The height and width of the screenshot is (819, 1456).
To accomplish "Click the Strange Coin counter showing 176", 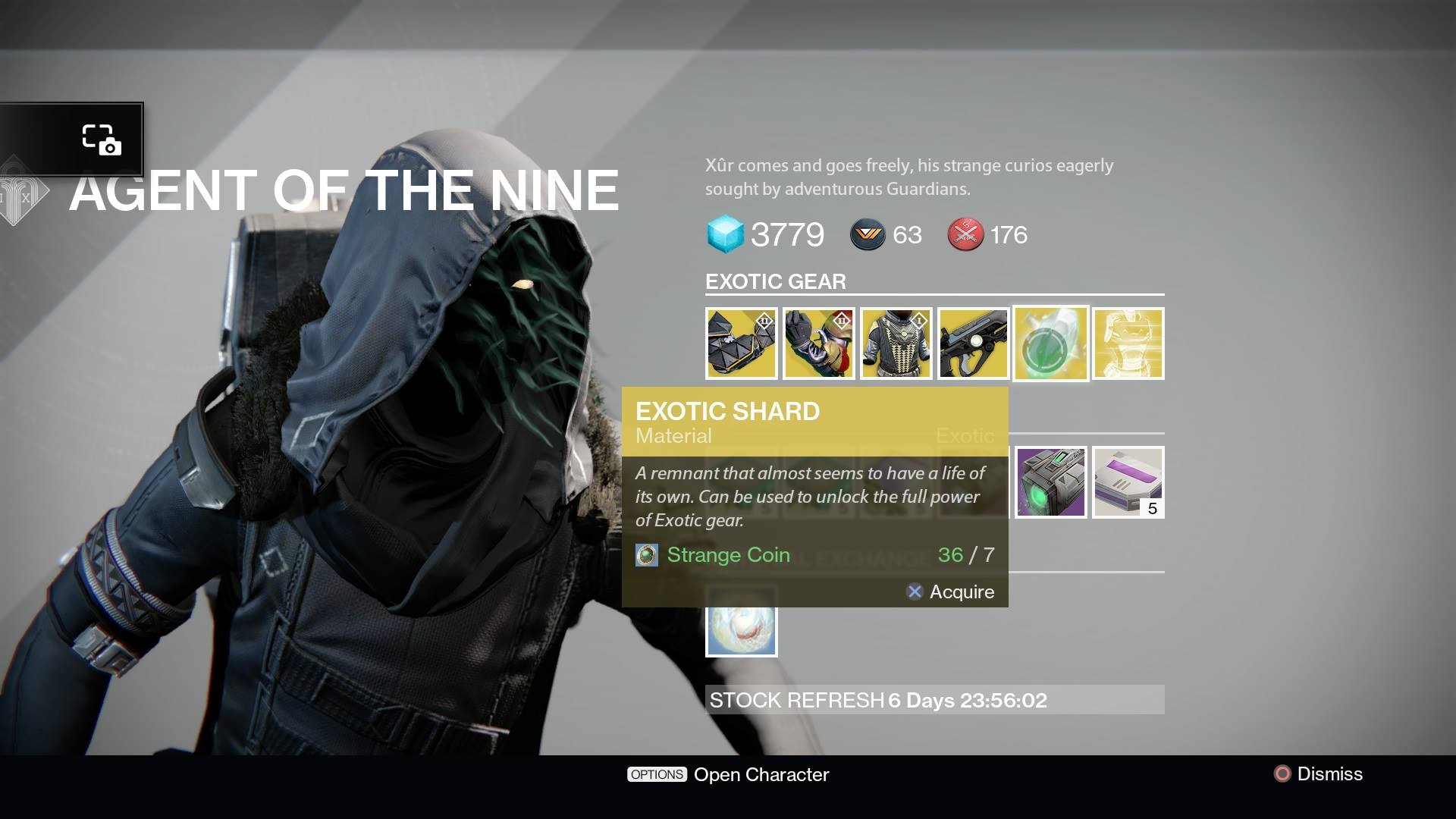I will click(x=965, y=234).
